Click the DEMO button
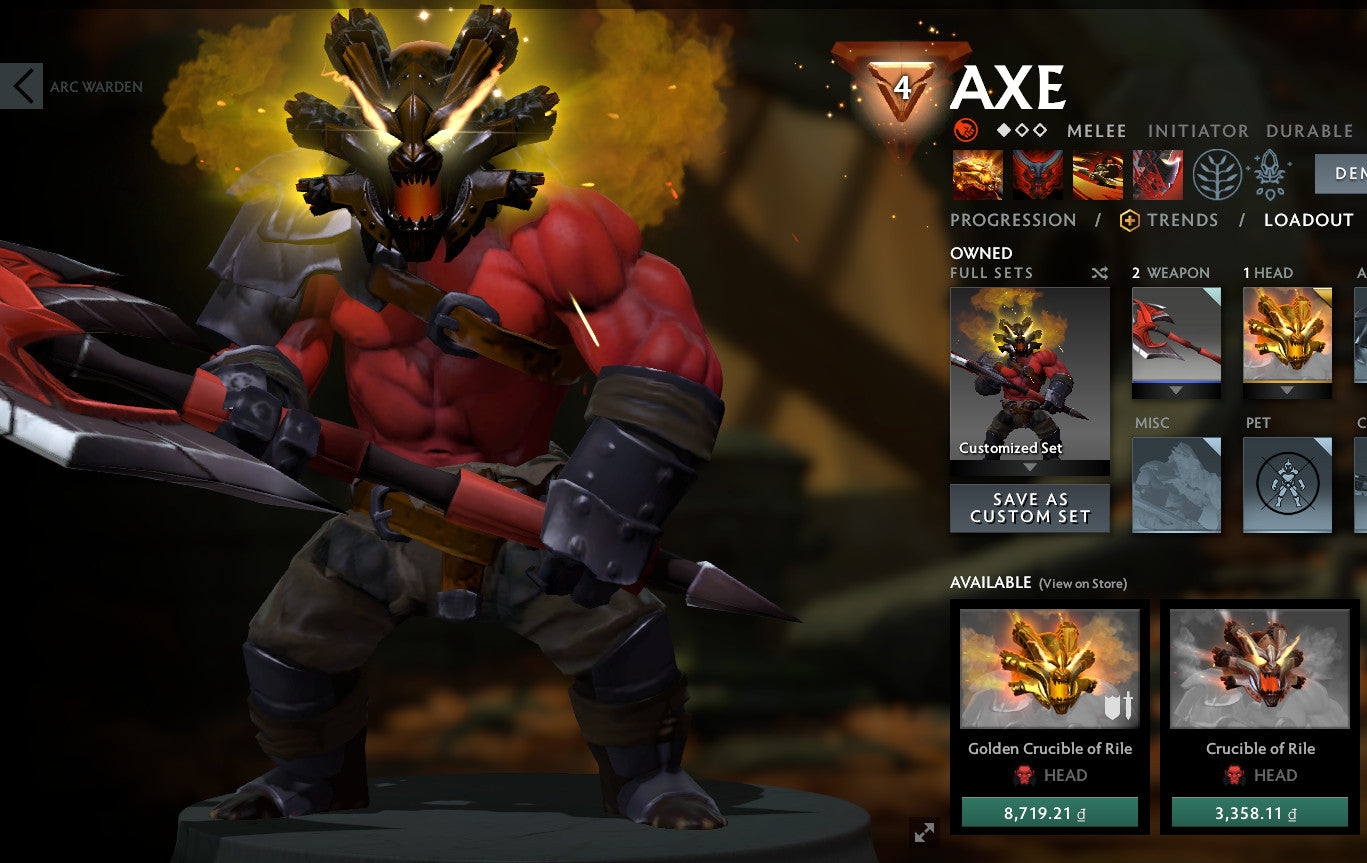 pos(1344,172)
